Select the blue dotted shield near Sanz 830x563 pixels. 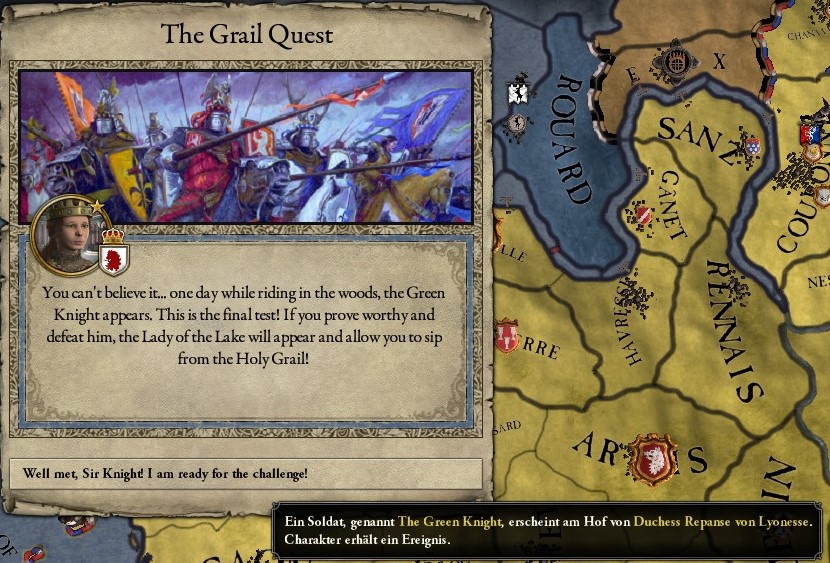752,146
